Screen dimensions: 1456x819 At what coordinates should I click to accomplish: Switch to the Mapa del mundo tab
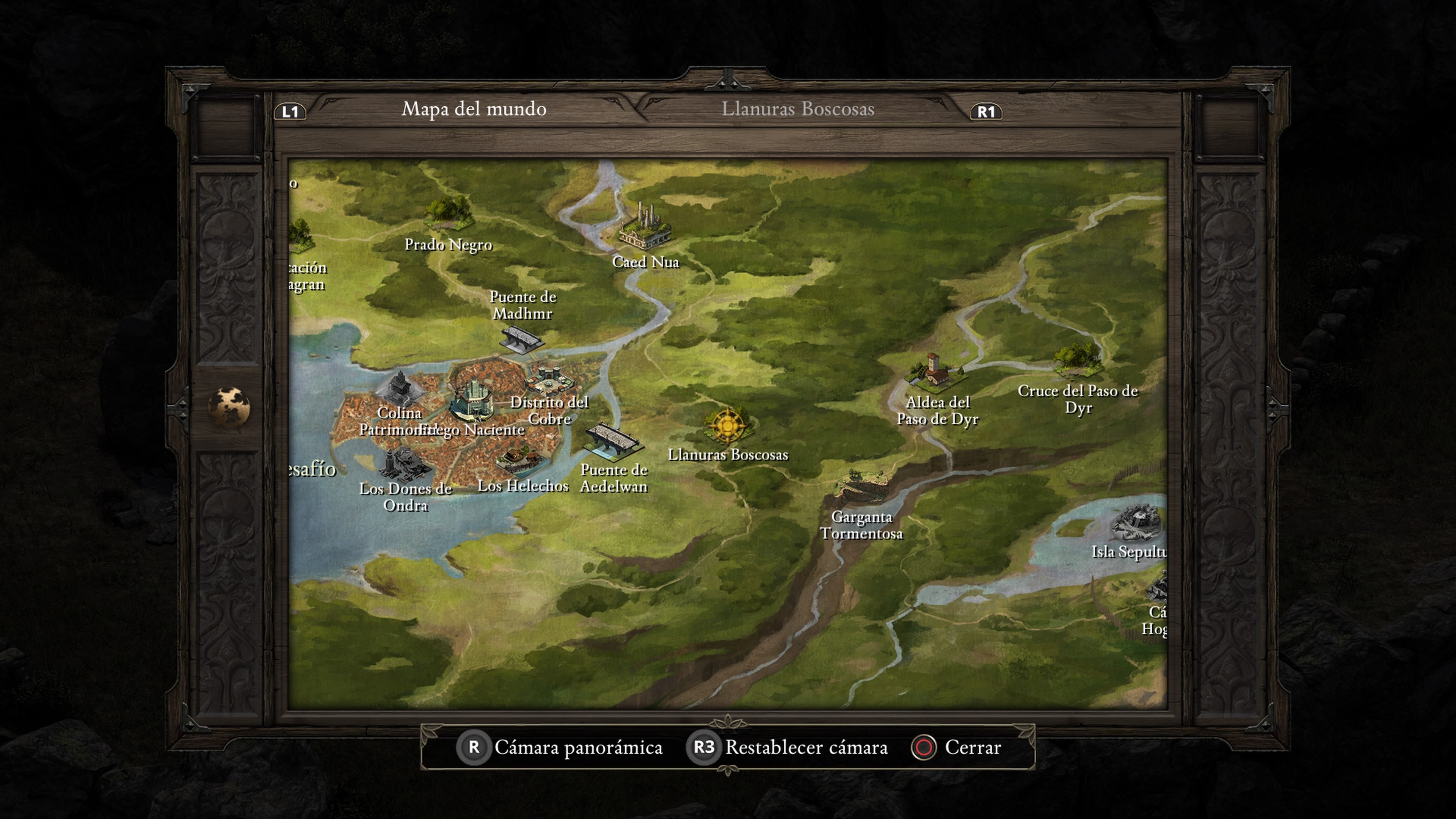(474, 108)
